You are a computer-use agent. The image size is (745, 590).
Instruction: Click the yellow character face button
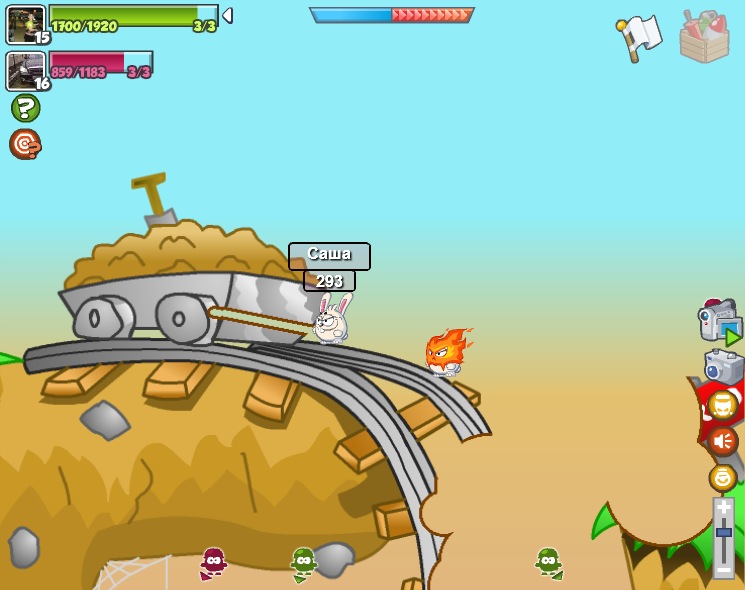[722, 405]
